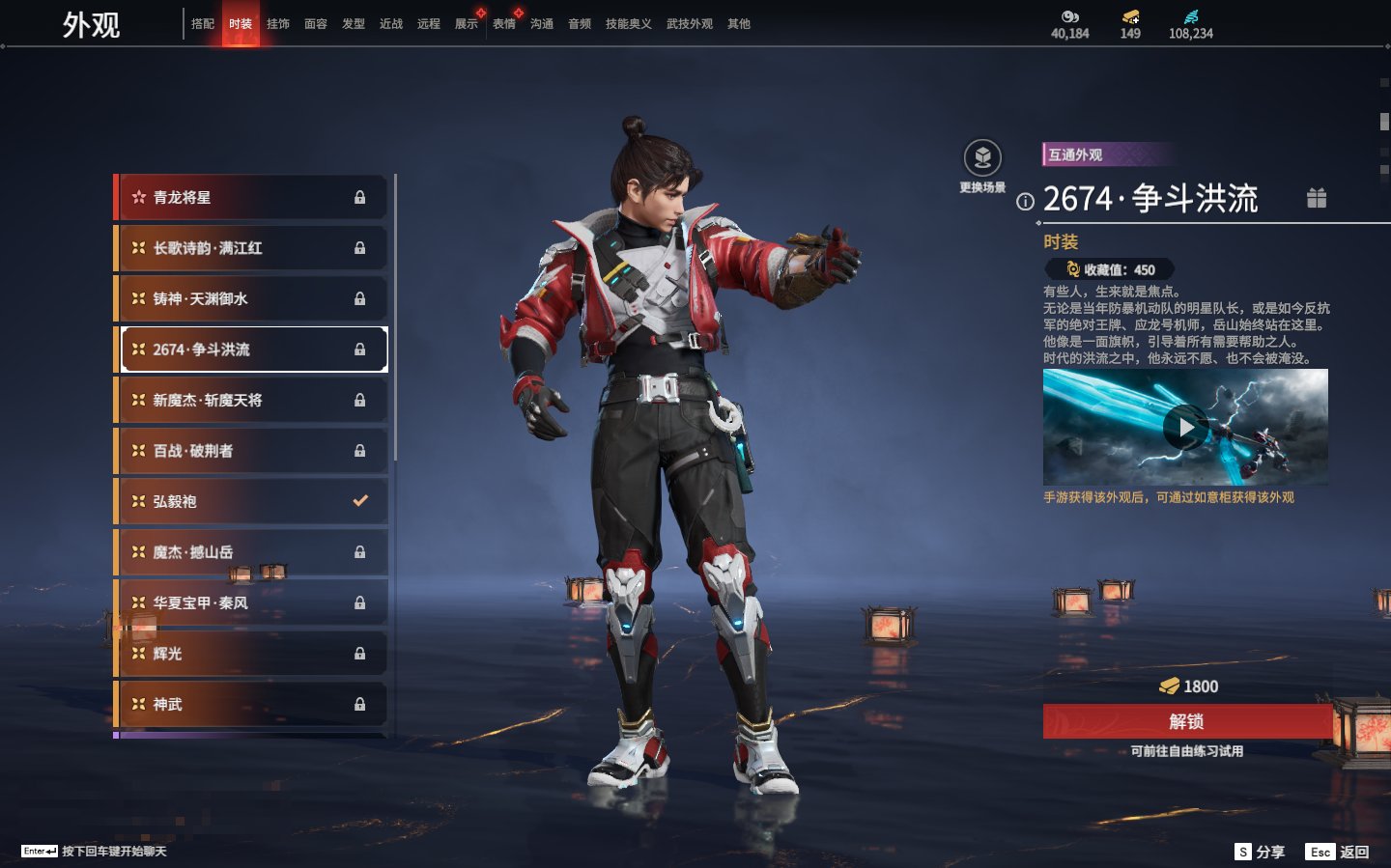Play the outfit preview video
Viewport: 1391px width, 868px height.
tap(1185, 427)
